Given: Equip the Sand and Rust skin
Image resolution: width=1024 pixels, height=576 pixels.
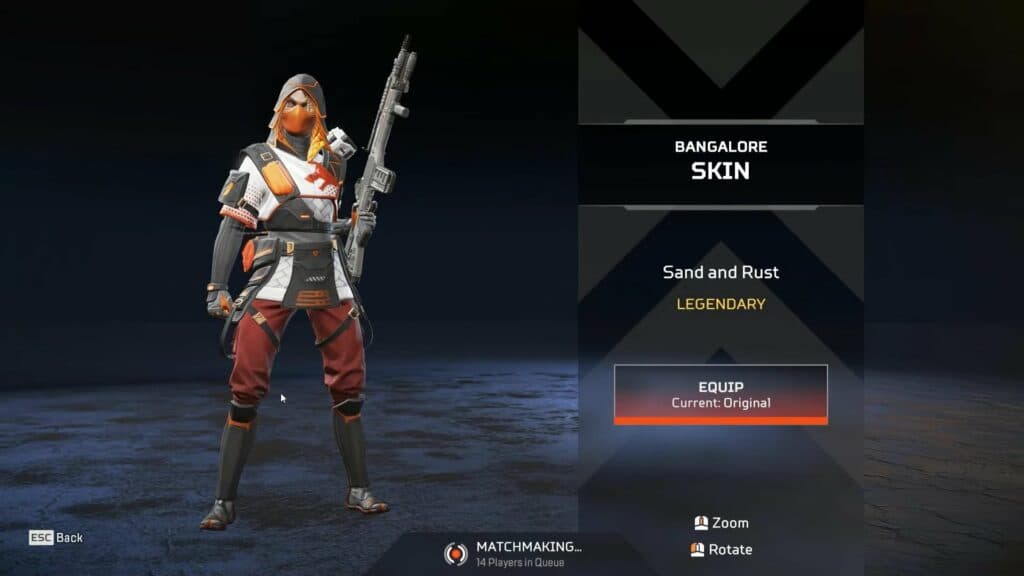Looking at the screenshot, I should tap(720, 394).
